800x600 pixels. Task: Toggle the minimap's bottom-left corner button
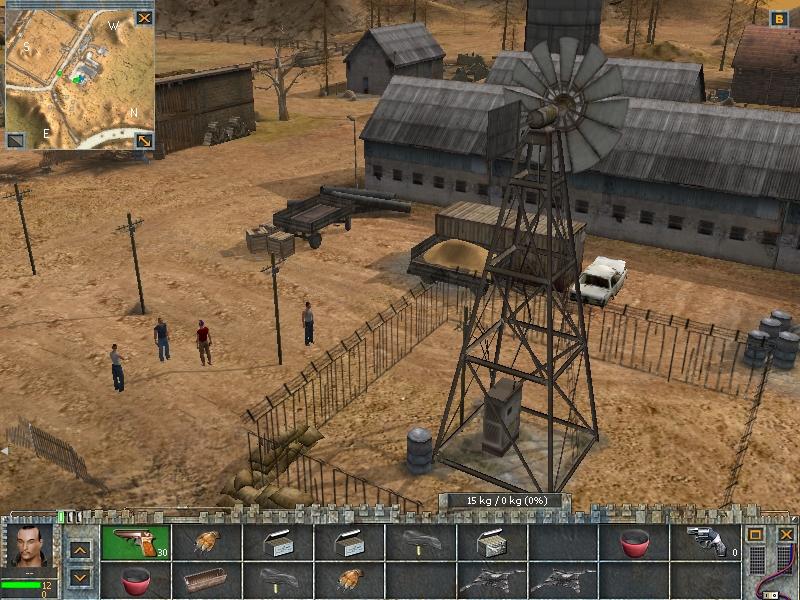(15, 140)
